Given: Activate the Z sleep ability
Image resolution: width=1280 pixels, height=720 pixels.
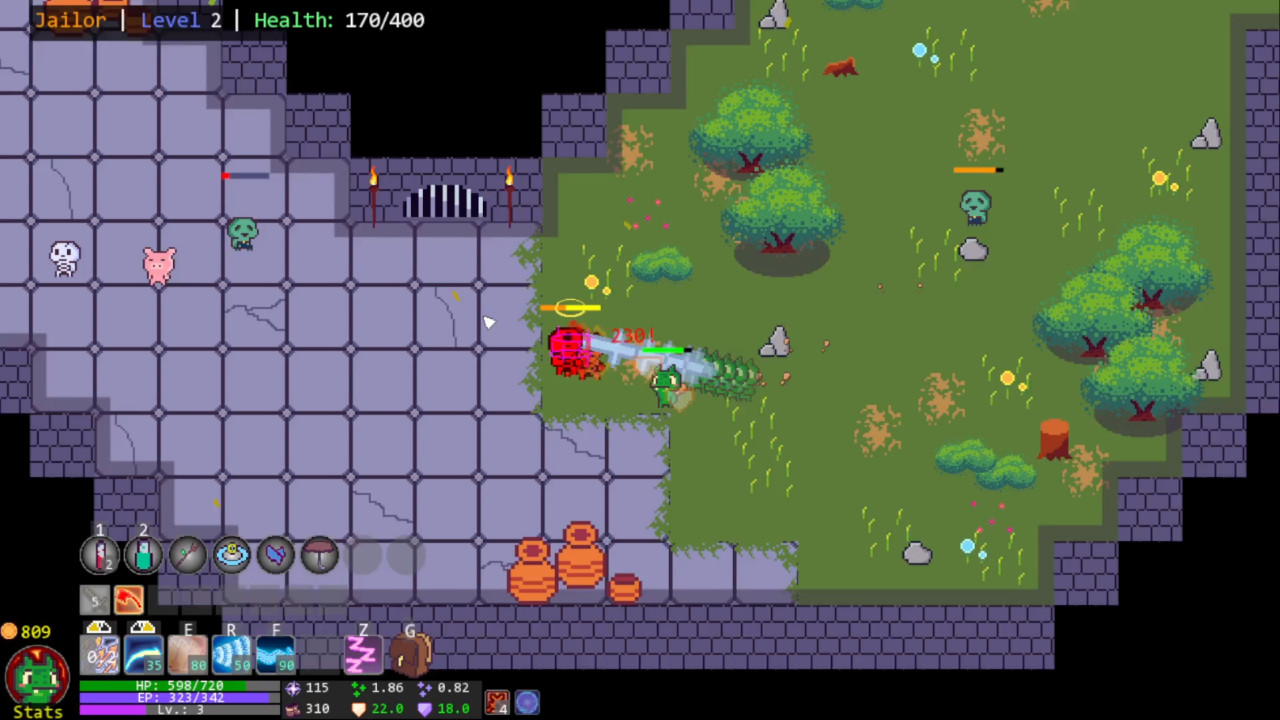Looking at the screenshot, I should [x=362, y=653].
